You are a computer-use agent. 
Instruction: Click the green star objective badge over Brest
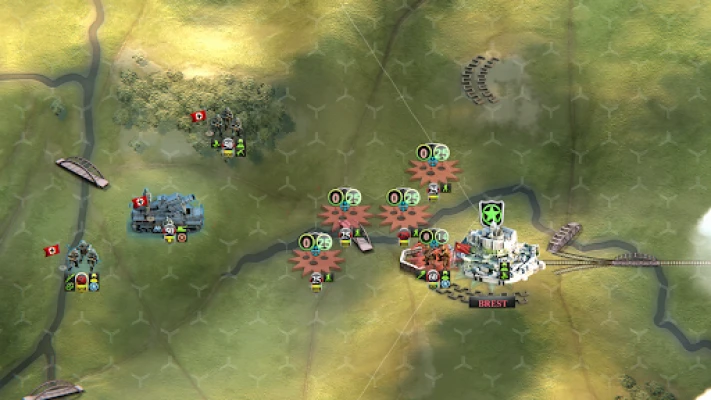tap(492, 213)
